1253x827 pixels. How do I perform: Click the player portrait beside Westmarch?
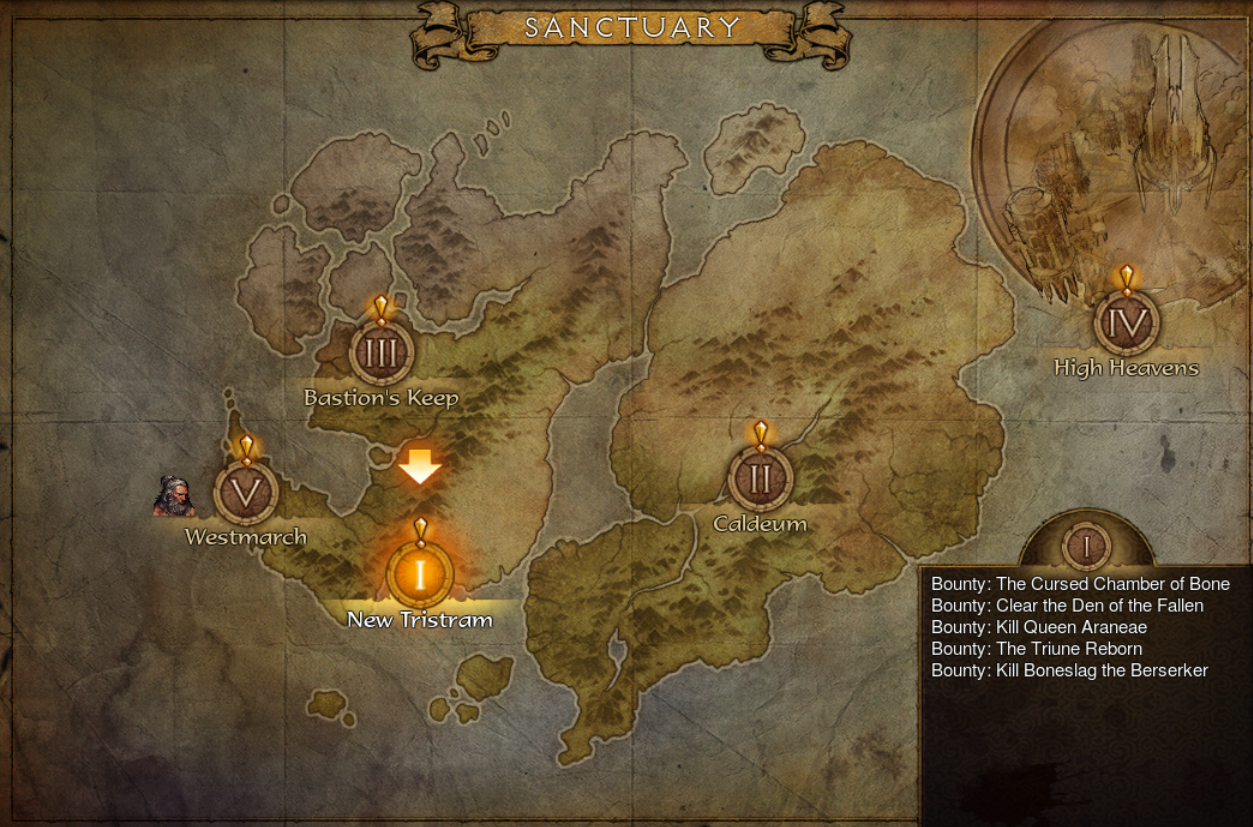[x=174, y=497]
